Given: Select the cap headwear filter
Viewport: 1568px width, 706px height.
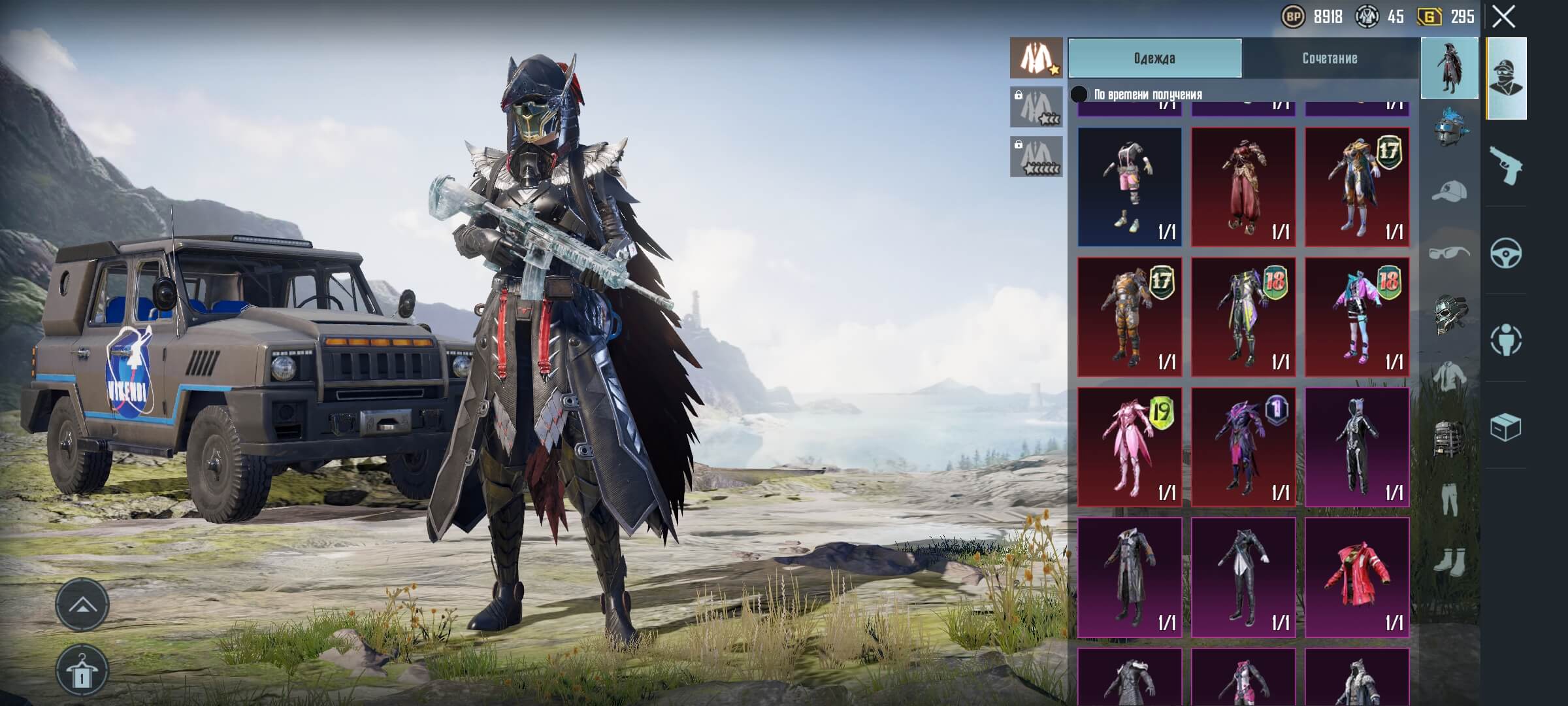Looking at the screenshot, I should point(1449,191).
